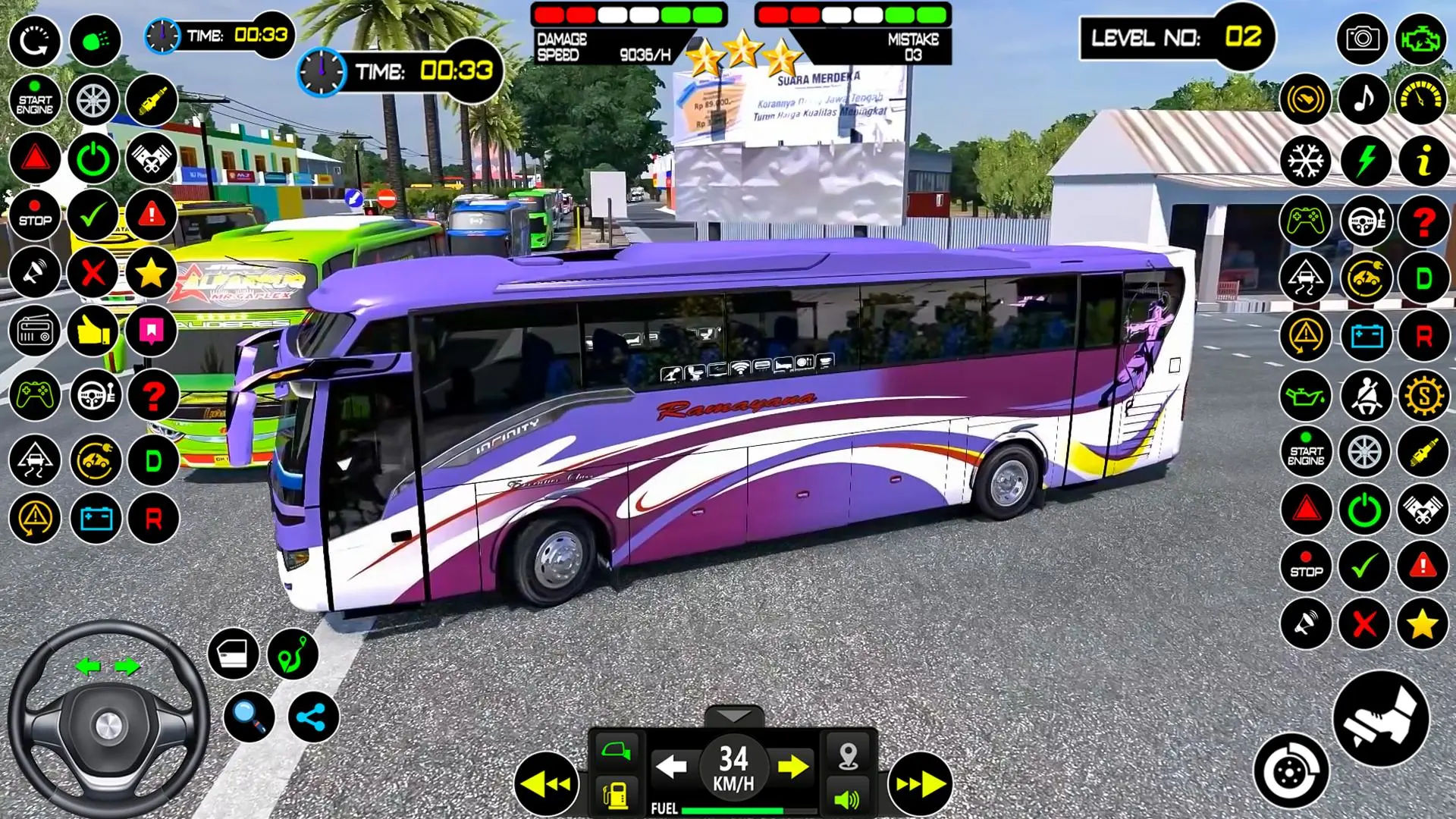The image size is (1456, 819).
Task: Click the yellow info button
Action: (1423, 161)
